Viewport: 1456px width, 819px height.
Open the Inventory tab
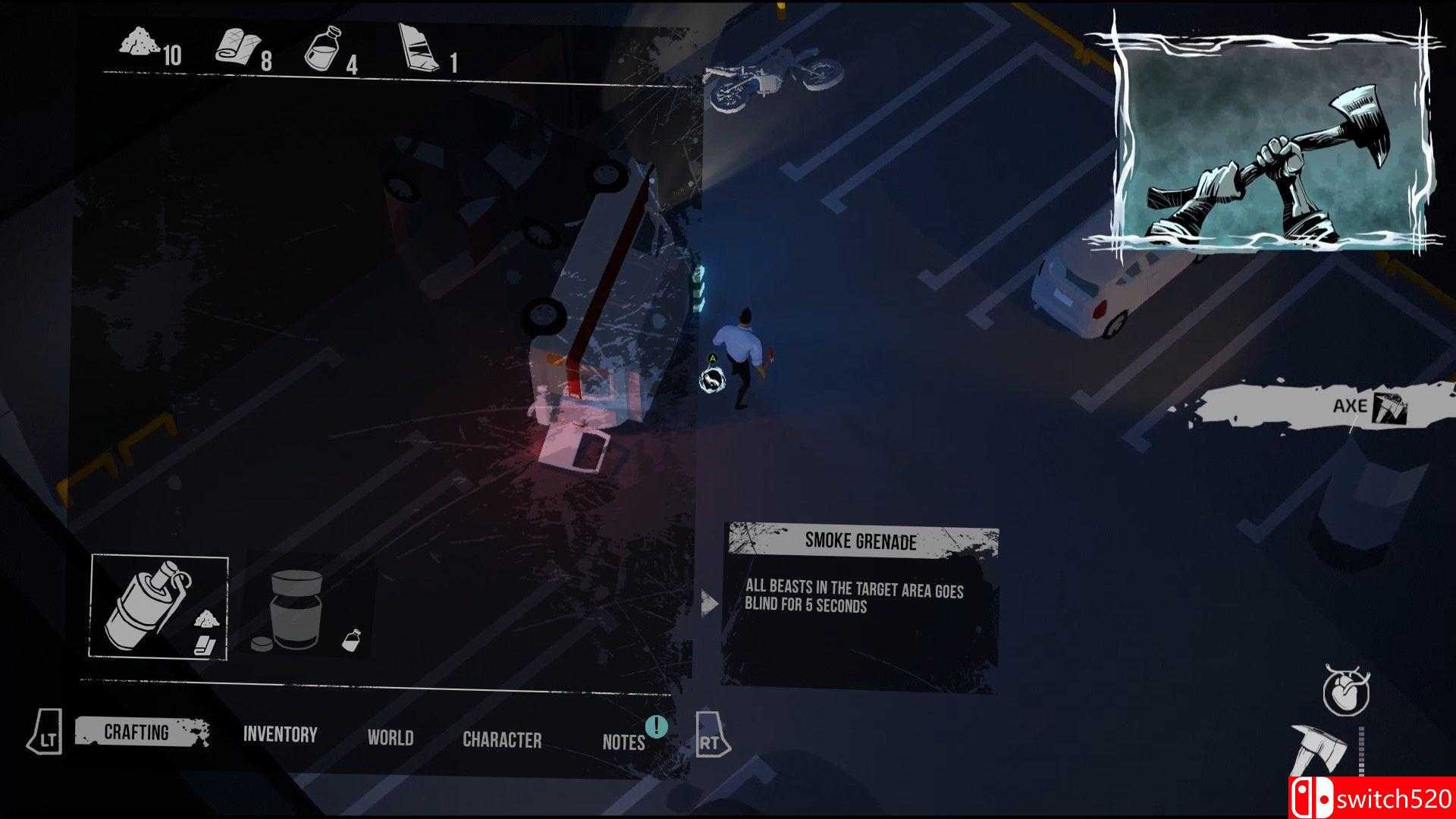[x=280, y=734]
